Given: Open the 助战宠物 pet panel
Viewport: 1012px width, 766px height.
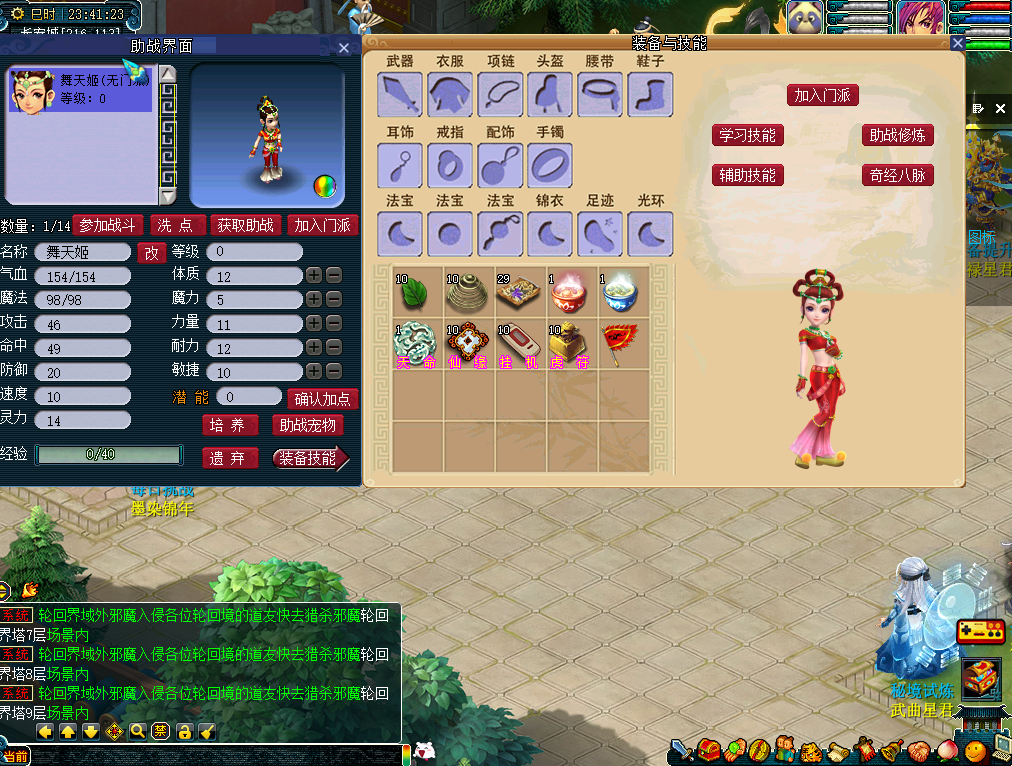Looking at the screenshot, I should (x=308, y=425).
